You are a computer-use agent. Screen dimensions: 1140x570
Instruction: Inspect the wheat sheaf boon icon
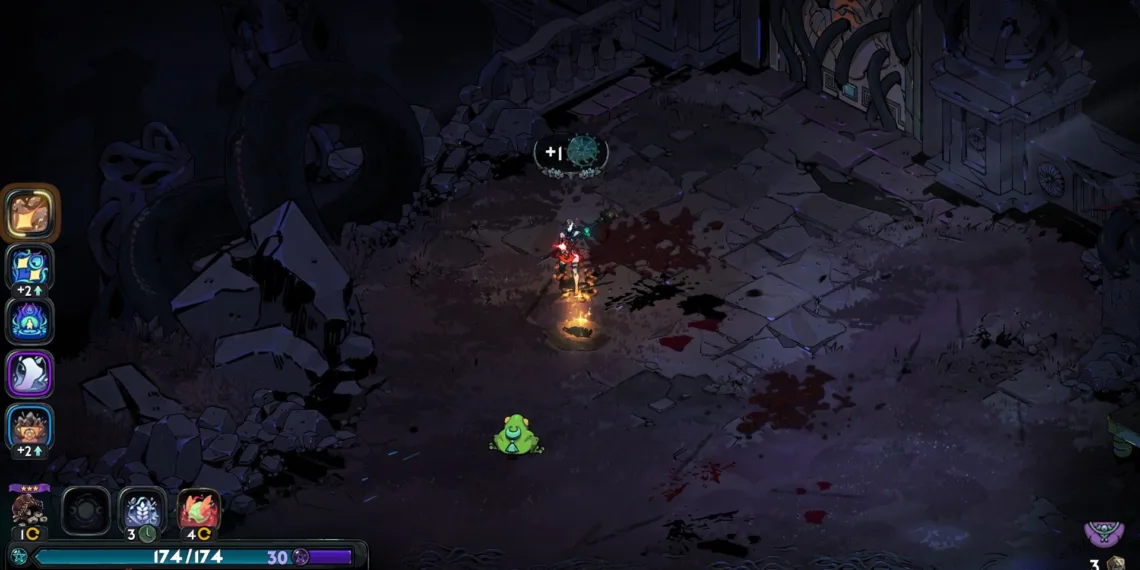click(142, 510)
